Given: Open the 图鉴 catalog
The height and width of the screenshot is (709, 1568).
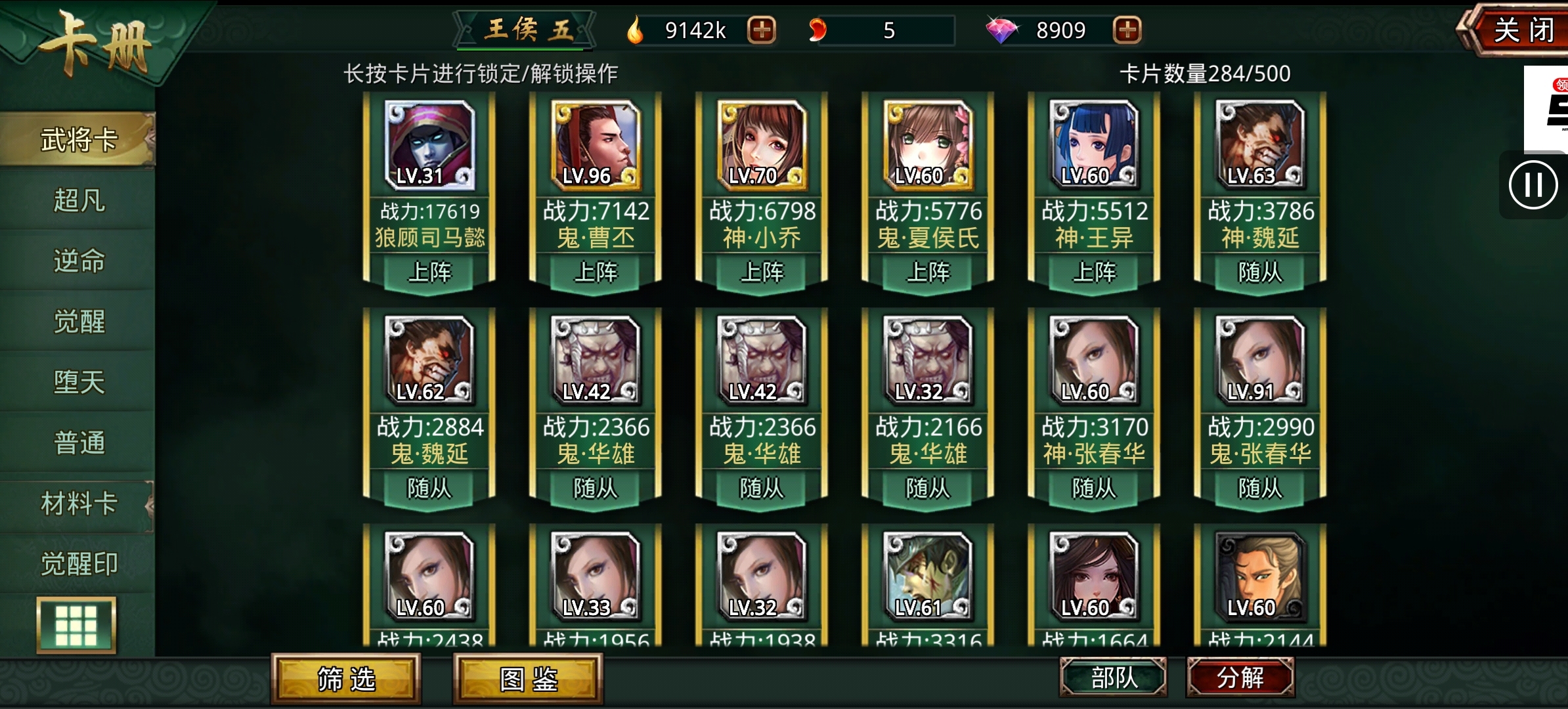Looking at the screenshot, I should pyautogui.click(x=529, y=681).
